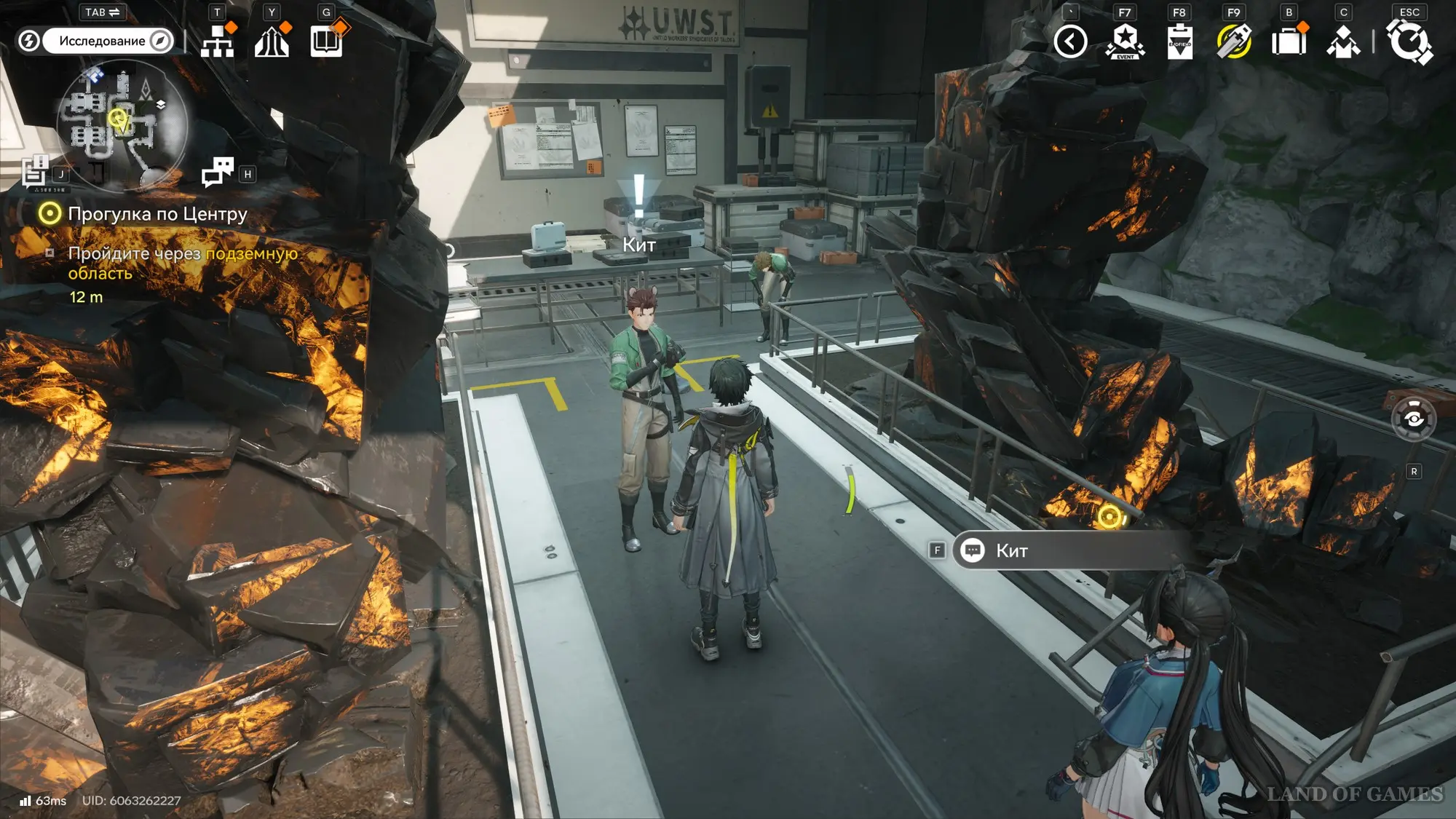Viewport: 1456px width, 819px height.
Task: Open the Event star badge icon
Action: (x=1125, y=41)
